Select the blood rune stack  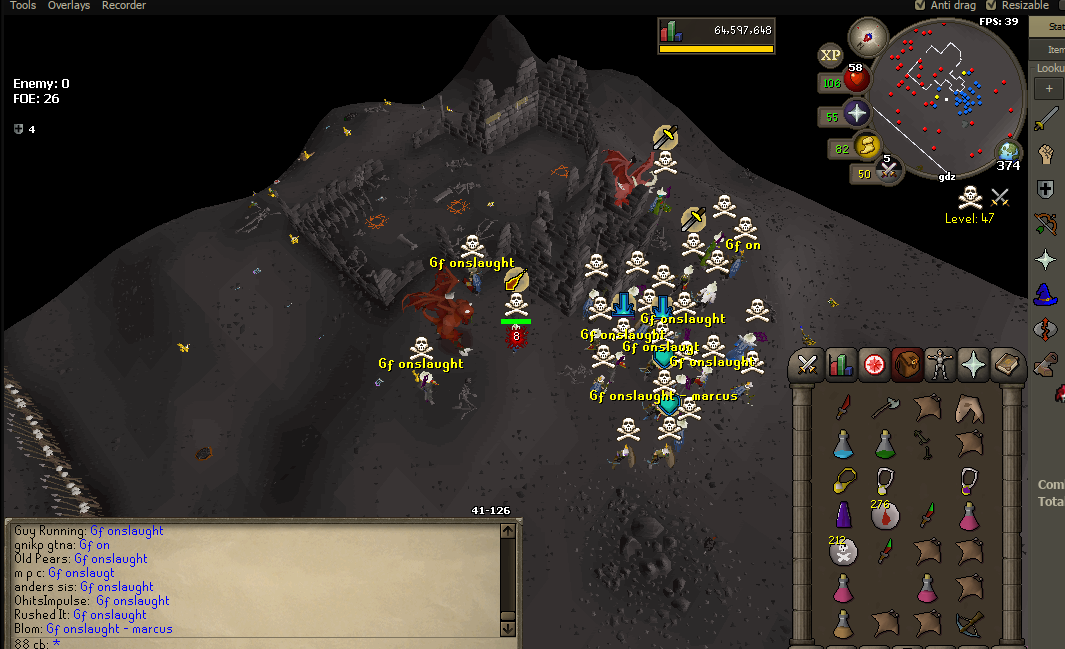[x=886, y=514]
